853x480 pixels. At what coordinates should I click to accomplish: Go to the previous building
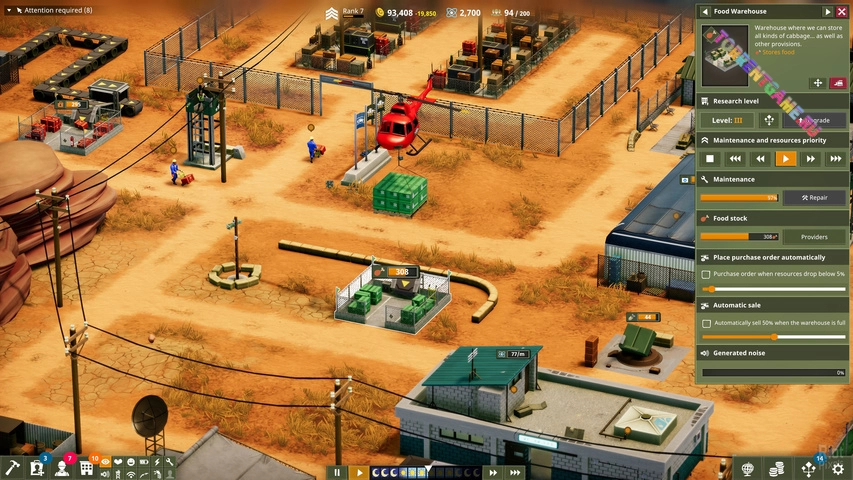click(704, 11)
